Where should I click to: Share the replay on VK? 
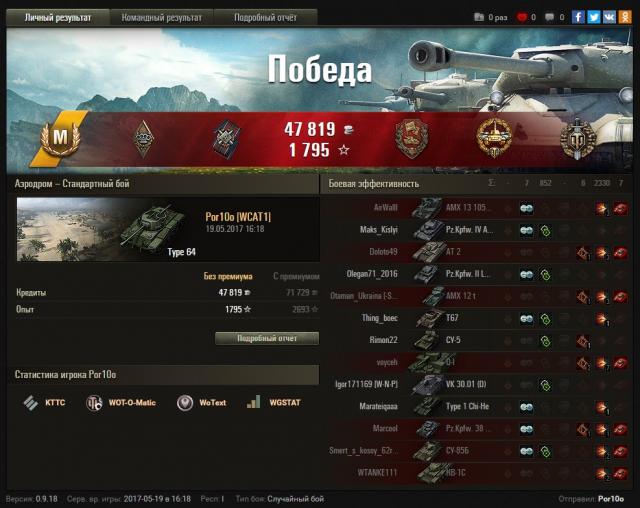(608, 17)
